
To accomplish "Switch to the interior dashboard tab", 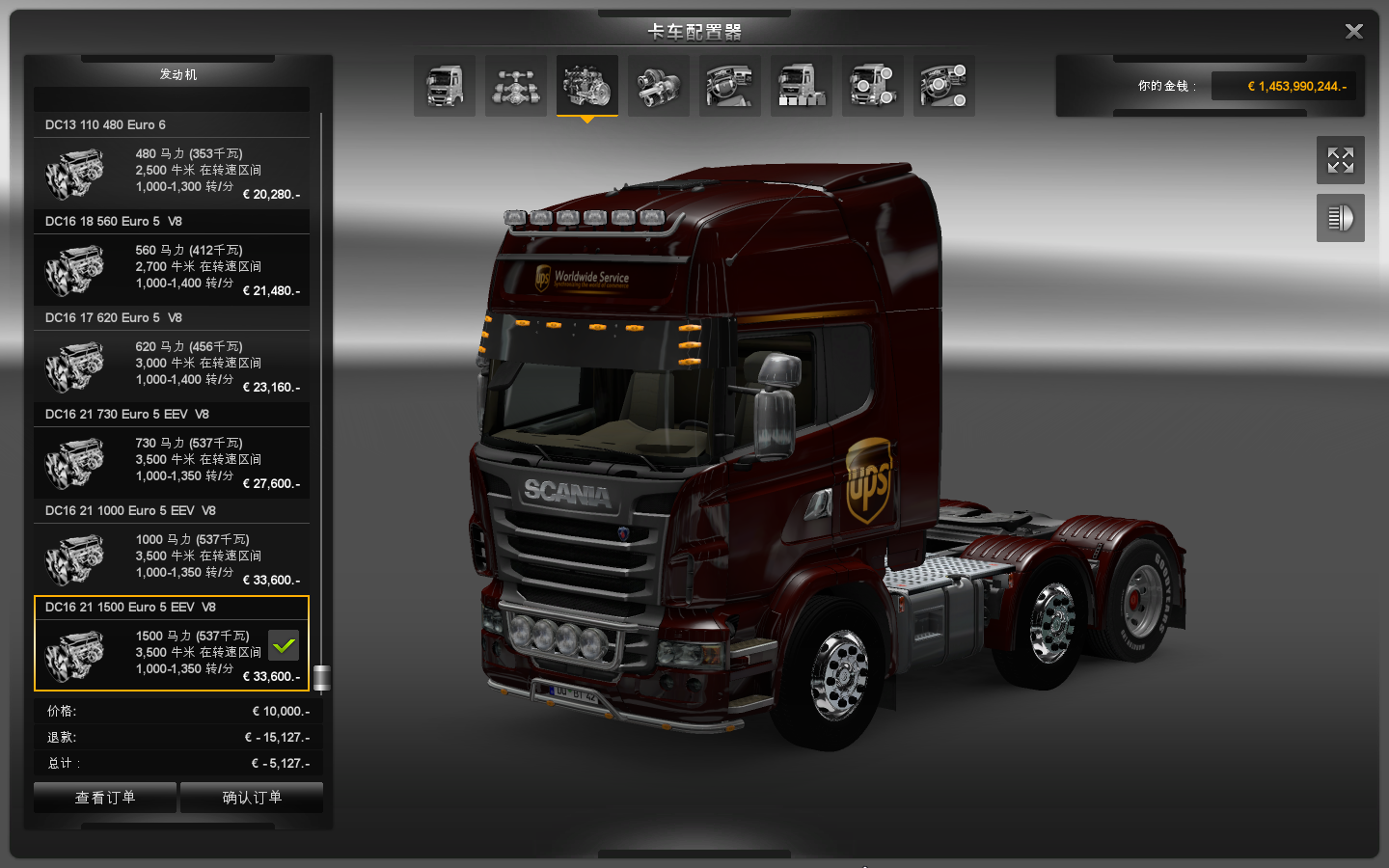I will click(x=730, y=86).
